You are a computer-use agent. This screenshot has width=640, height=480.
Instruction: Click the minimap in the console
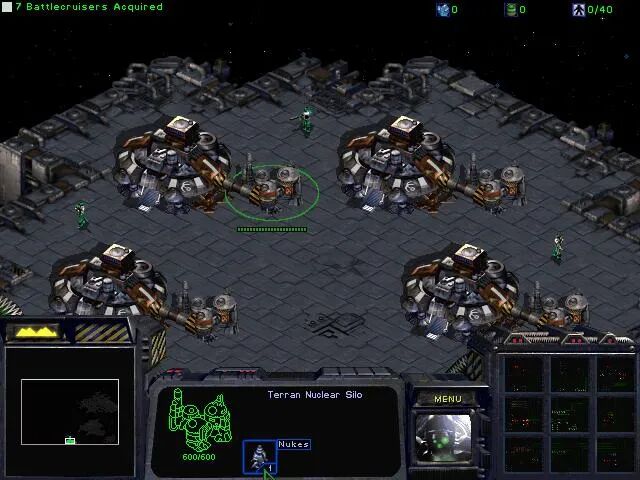pos(70,410)
